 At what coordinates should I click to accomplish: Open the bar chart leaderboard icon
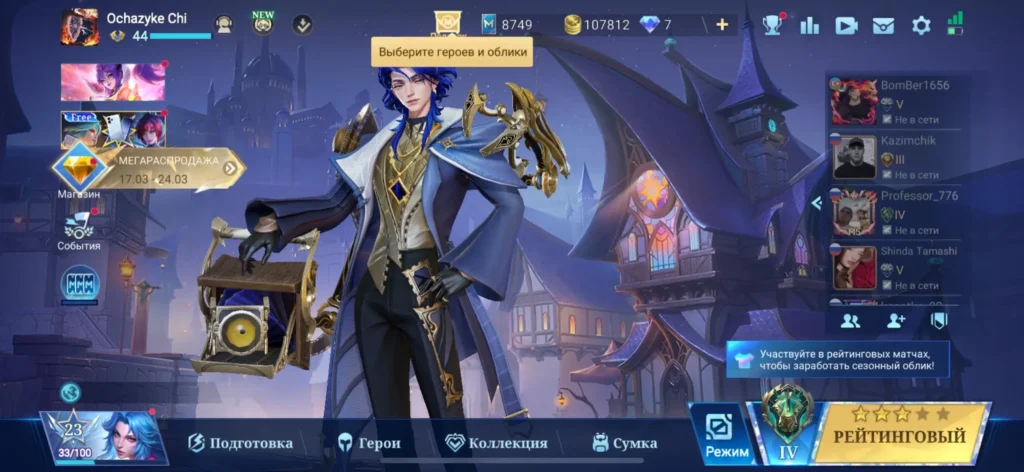[x=810, y=25]
